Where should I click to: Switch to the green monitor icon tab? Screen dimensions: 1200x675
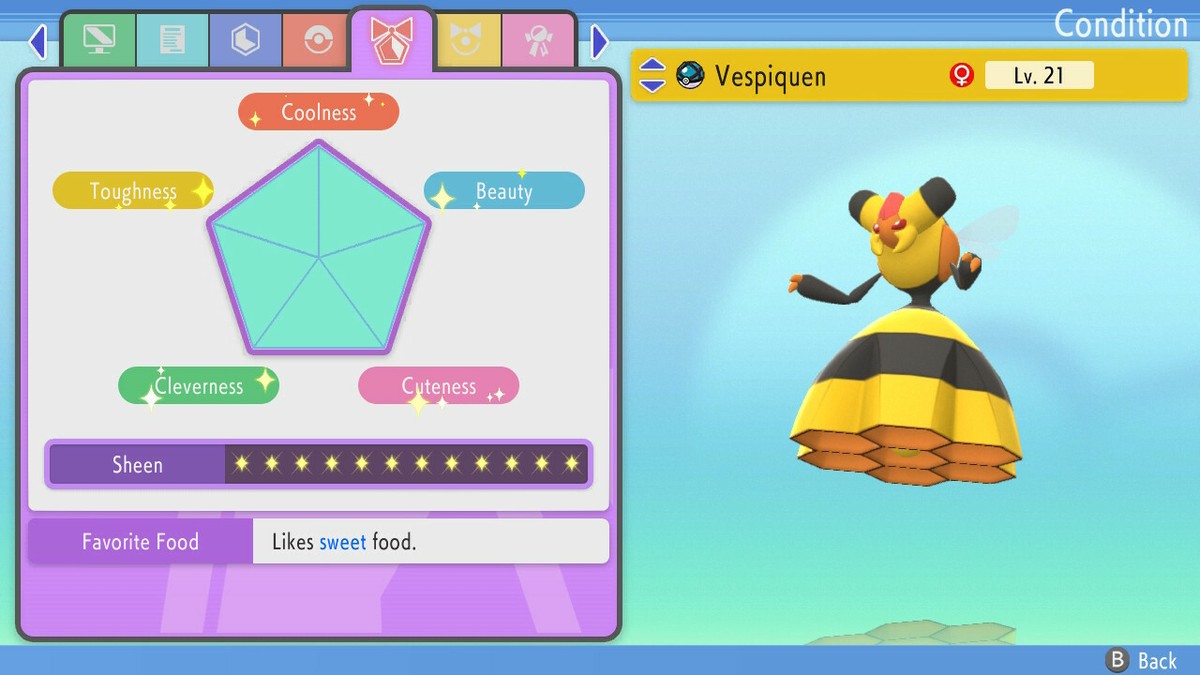99,41
